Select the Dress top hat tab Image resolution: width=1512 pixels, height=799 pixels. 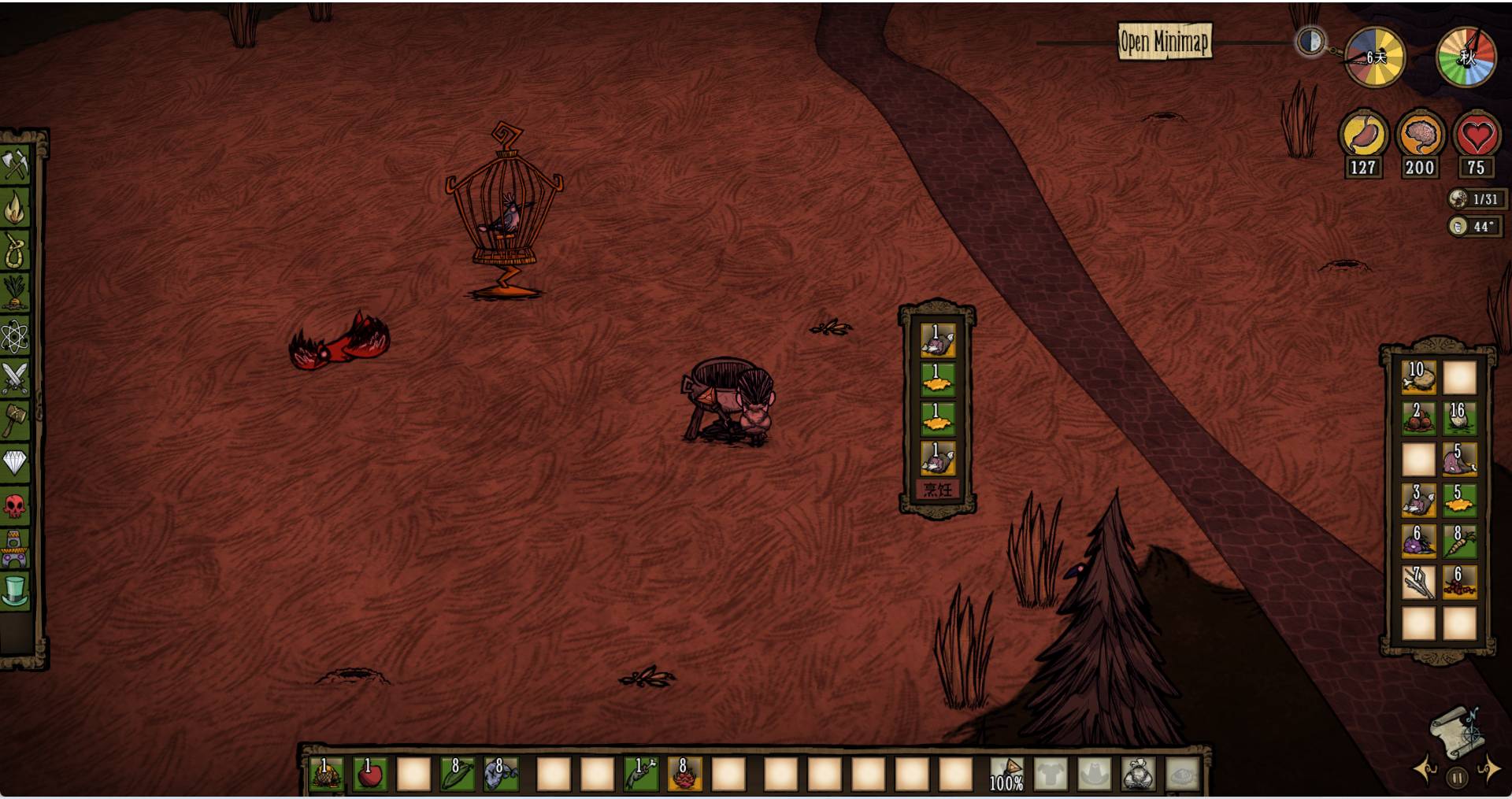16,590
